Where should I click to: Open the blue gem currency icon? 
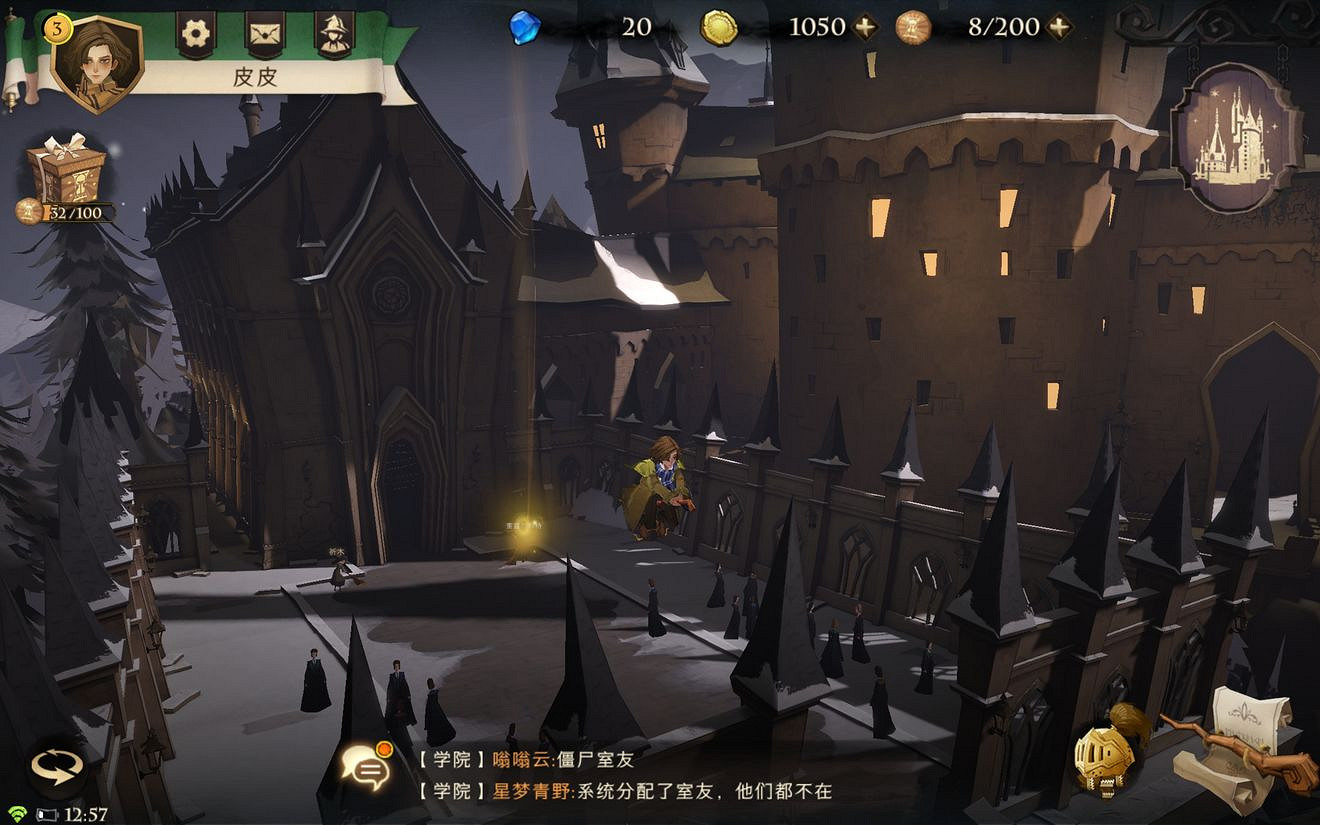pos(527,26)
